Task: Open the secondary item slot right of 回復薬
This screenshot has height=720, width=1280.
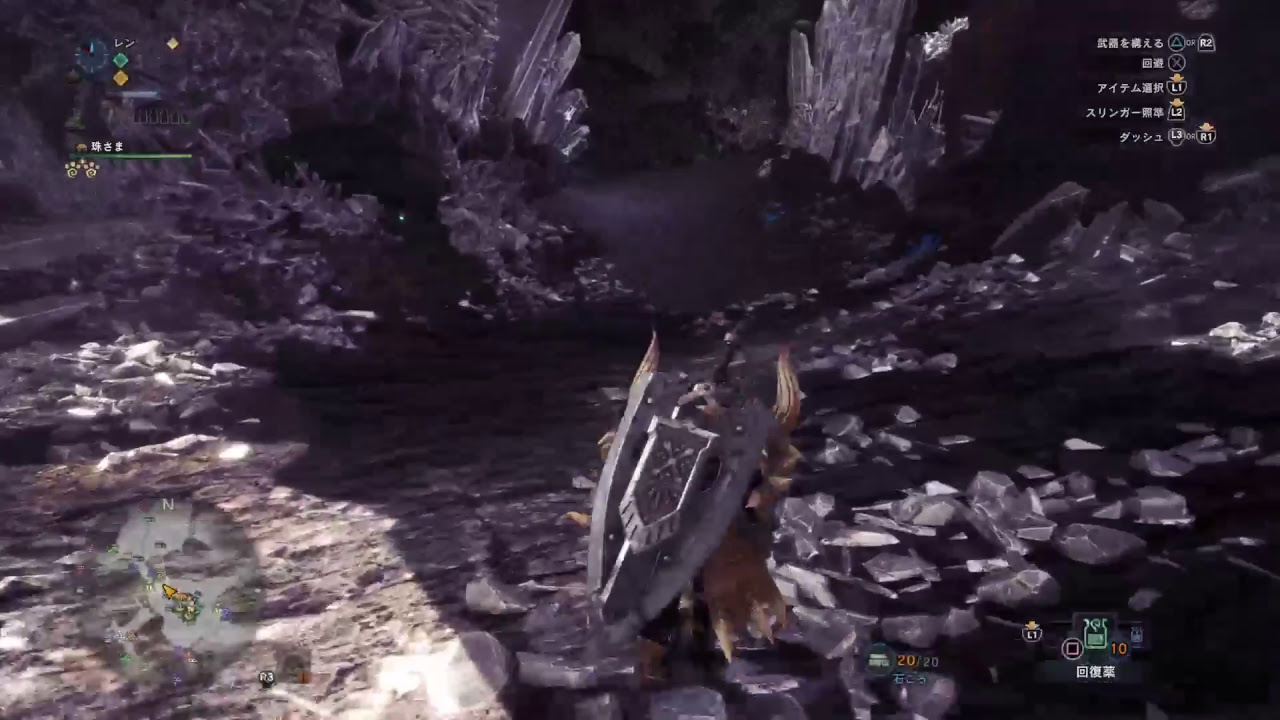Action: 1136,634
